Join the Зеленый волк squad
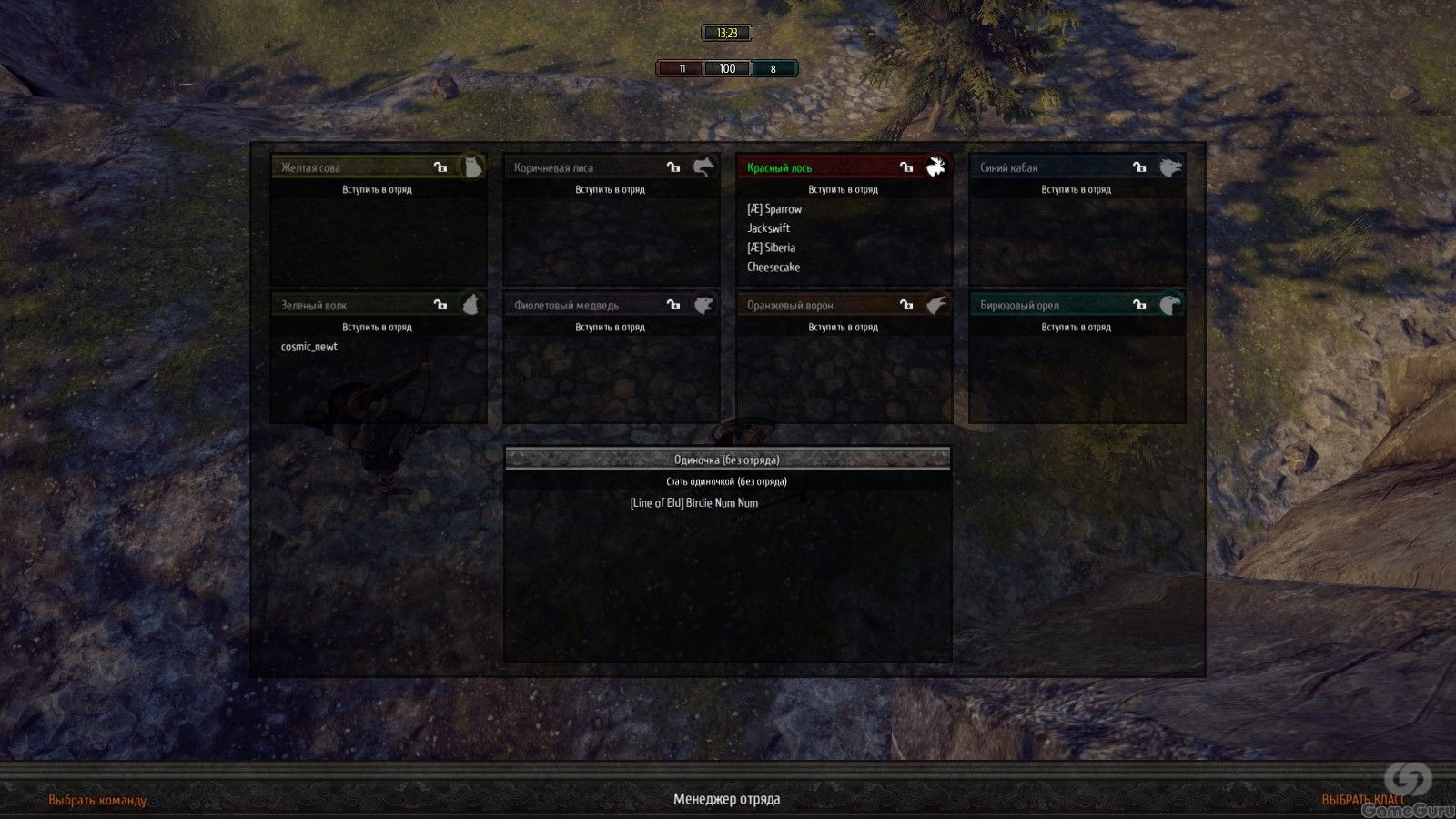This screenshot has width=1456, height=819. click(x=377, y=327)
